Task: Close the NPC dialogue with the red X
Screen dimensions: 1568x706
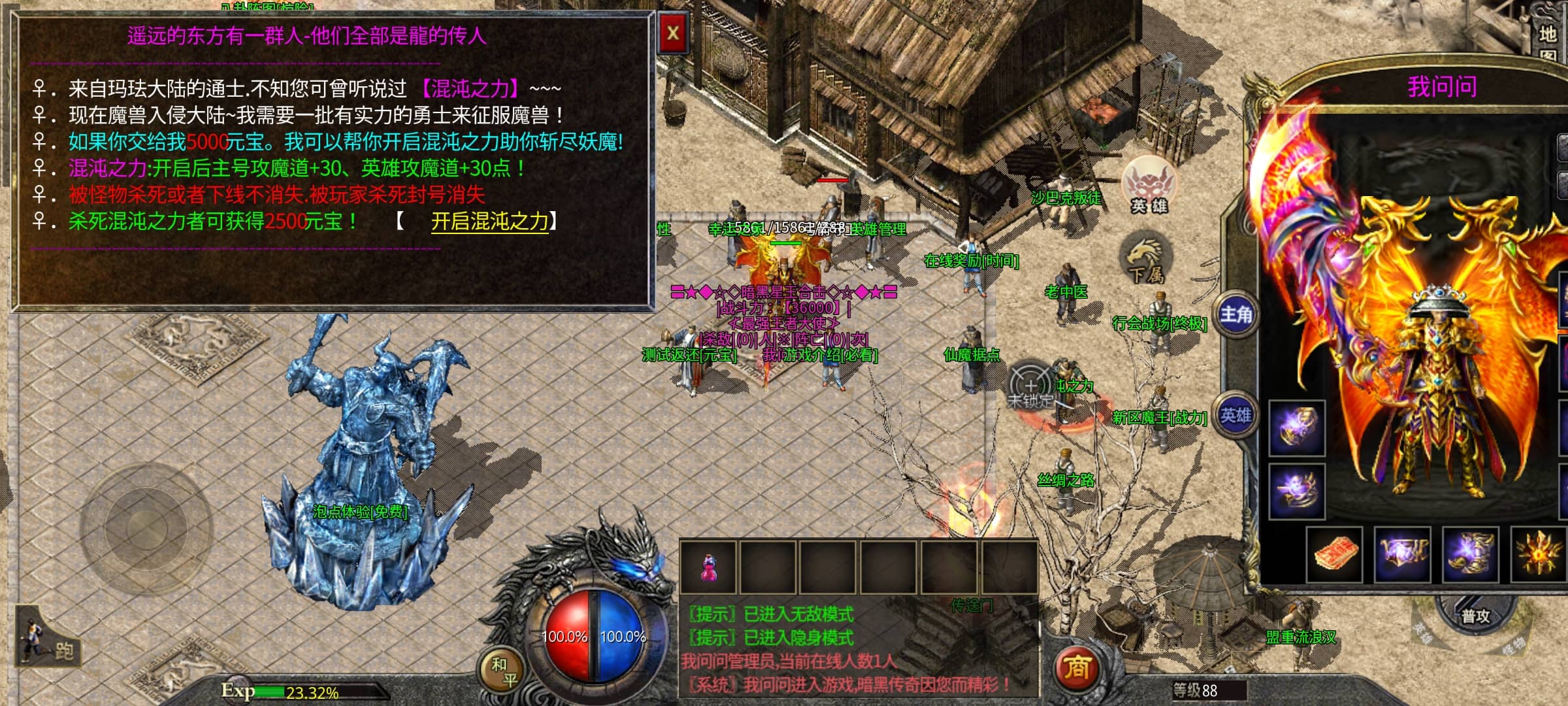Action: (673, 32)
